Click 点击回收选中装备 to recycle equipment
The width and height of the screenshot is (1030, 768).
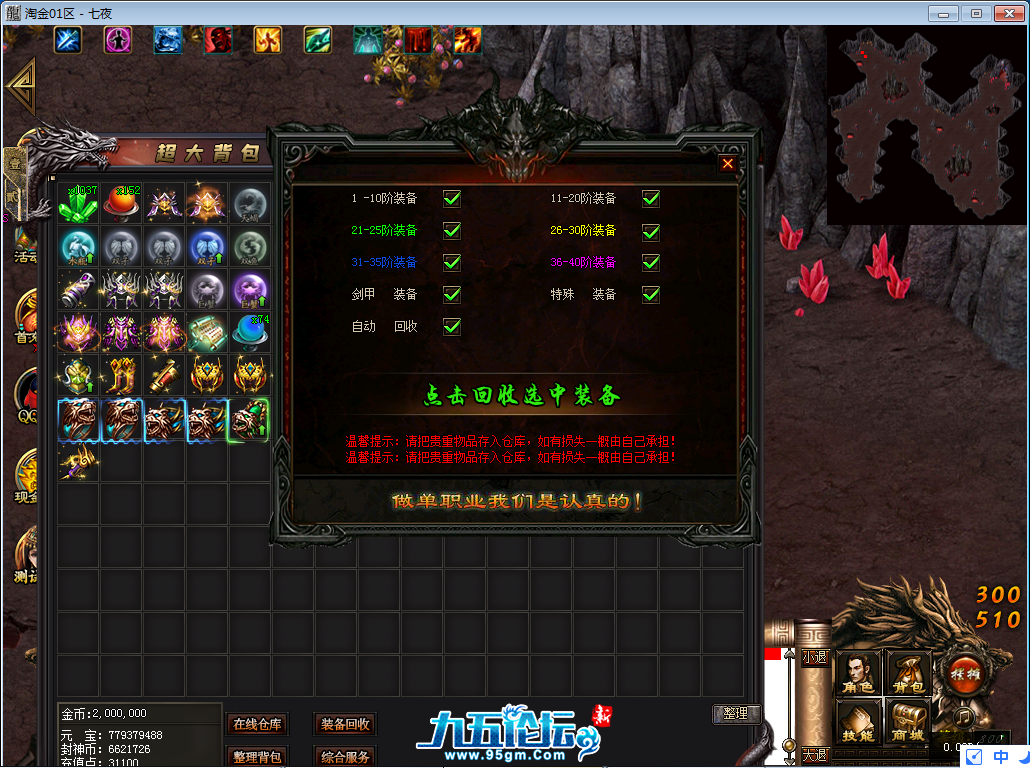[521, 395]
